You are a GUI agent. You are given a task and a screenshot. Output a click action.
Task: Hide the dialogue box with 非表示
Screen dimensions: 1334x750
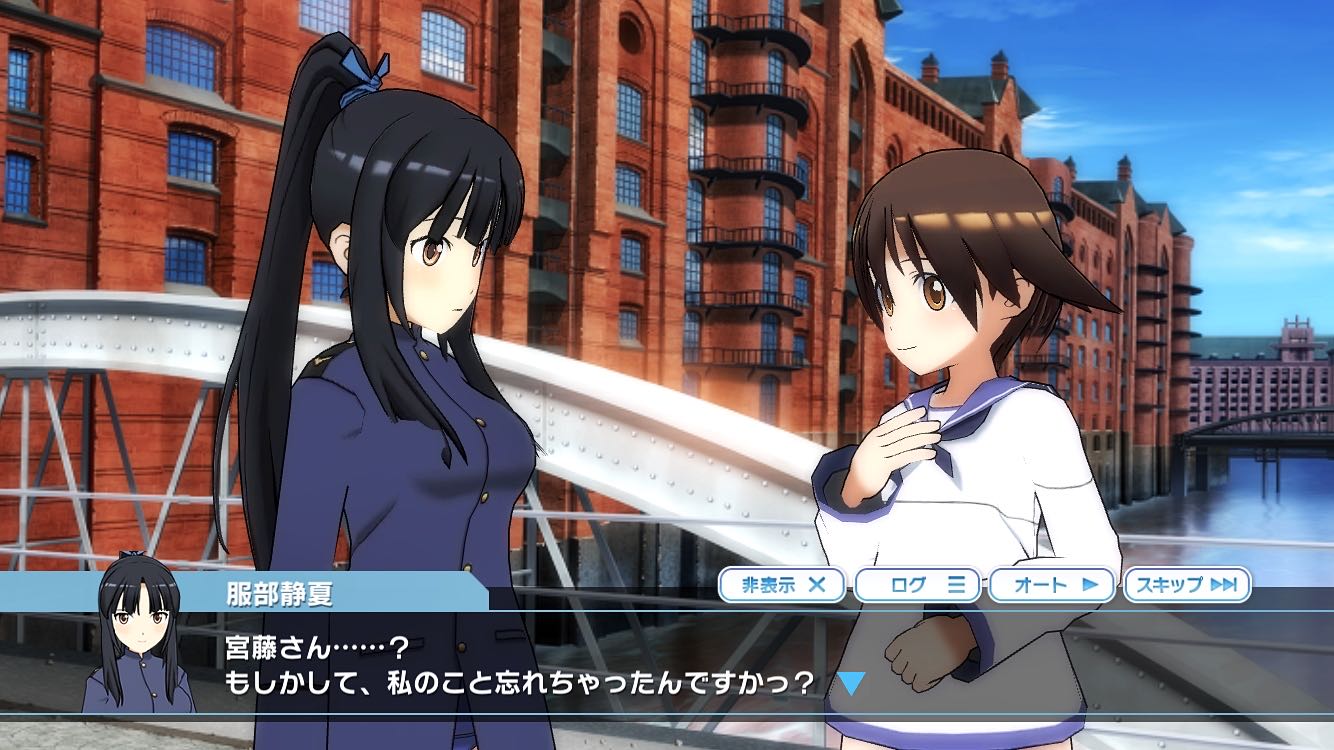click(782, 585)
